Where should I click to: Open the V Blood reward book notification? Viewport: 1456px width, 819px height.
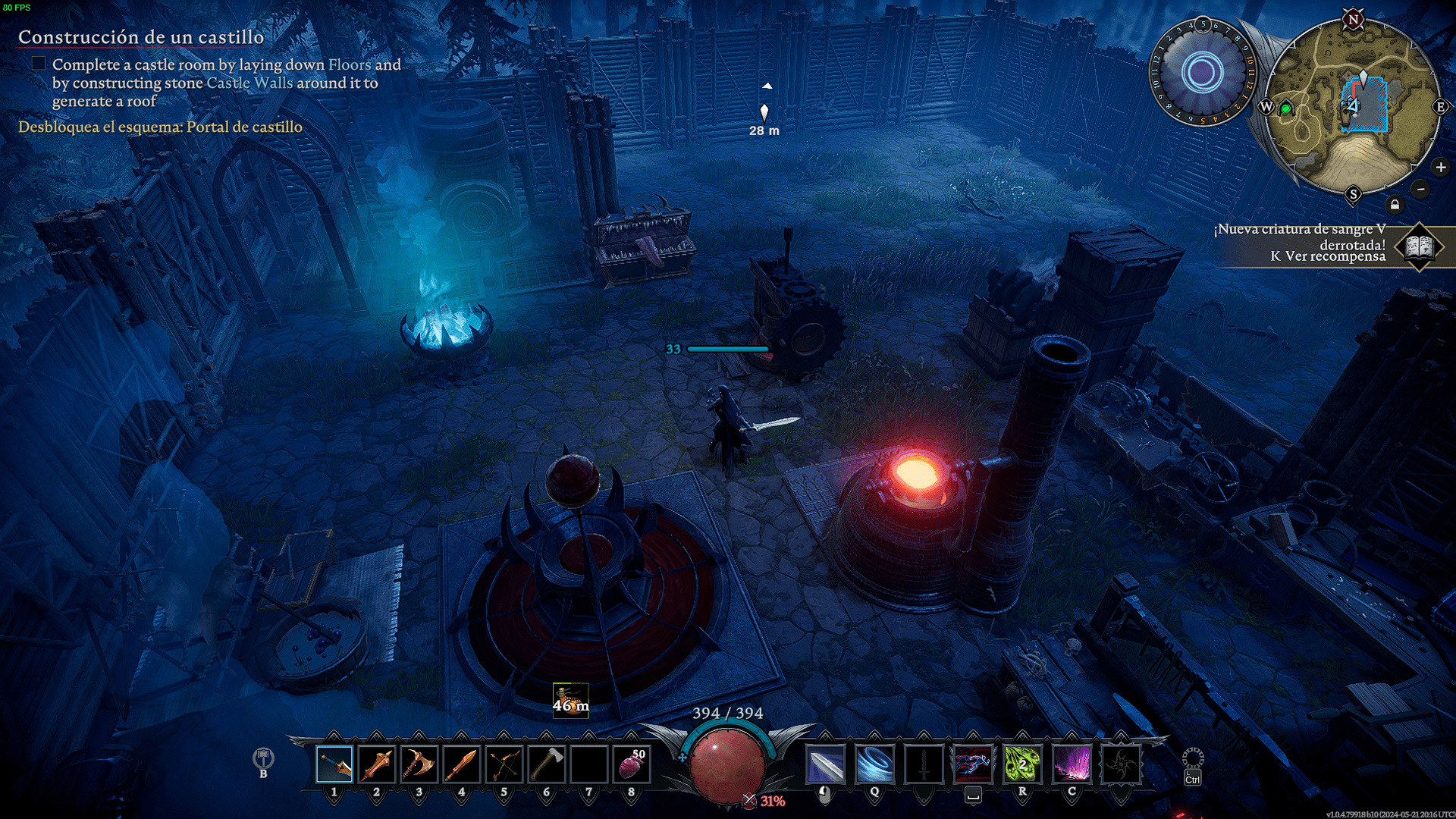pyautogui.click(x=1419, y=246)
